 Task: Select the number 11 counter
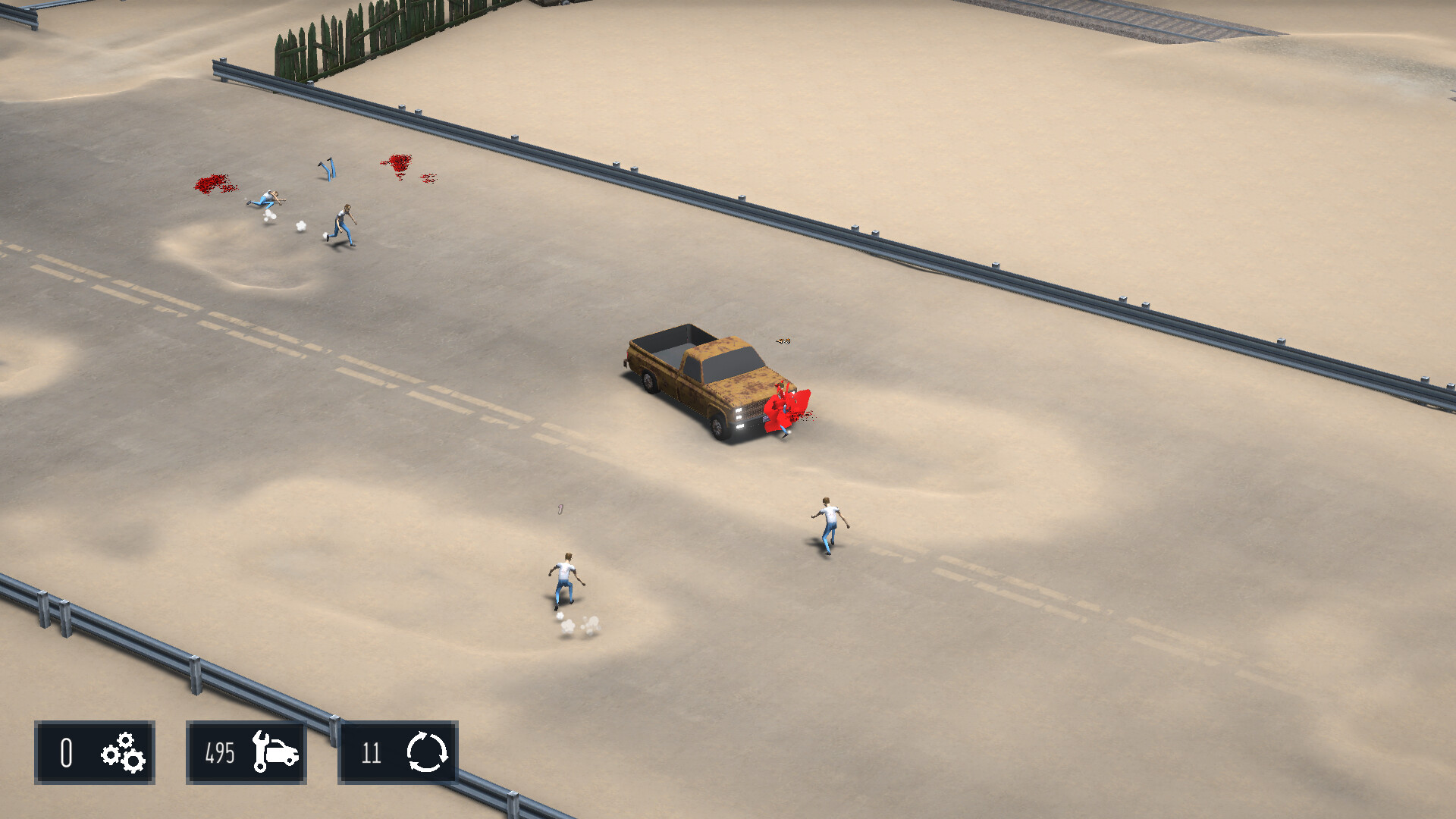[372, 753]
